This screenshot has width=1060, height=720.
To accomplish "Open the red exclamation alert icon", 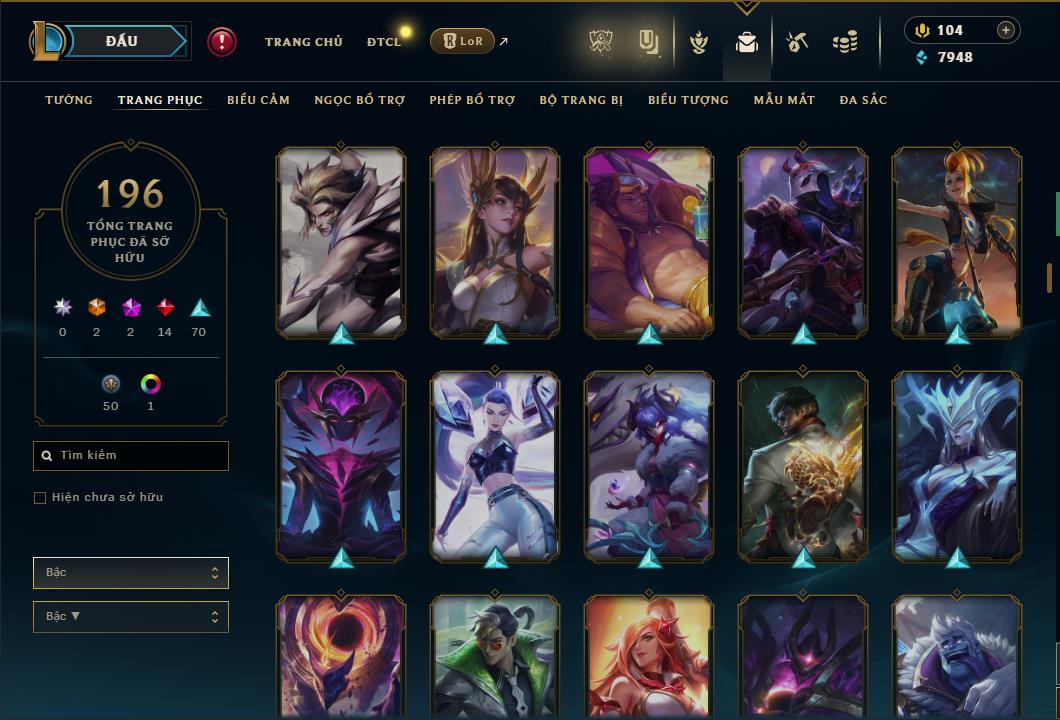I will coord(222,41).
